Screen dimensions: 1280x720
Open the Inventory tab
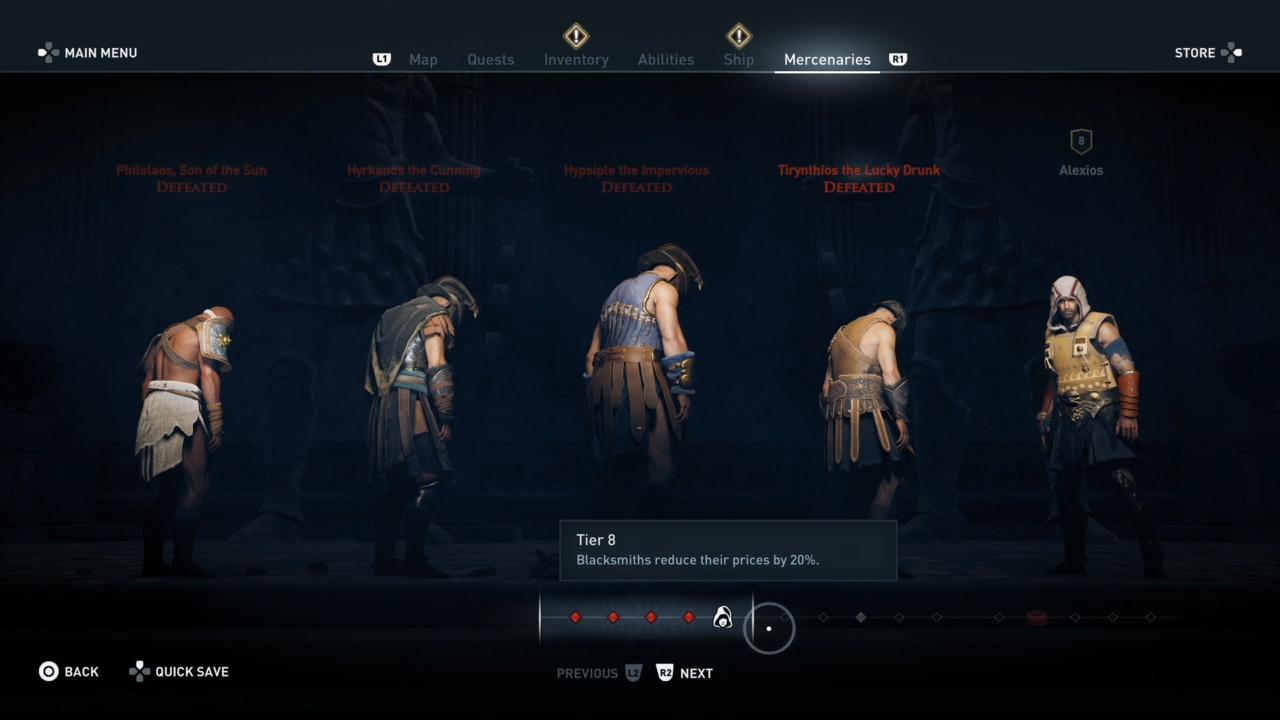[576, 60]
